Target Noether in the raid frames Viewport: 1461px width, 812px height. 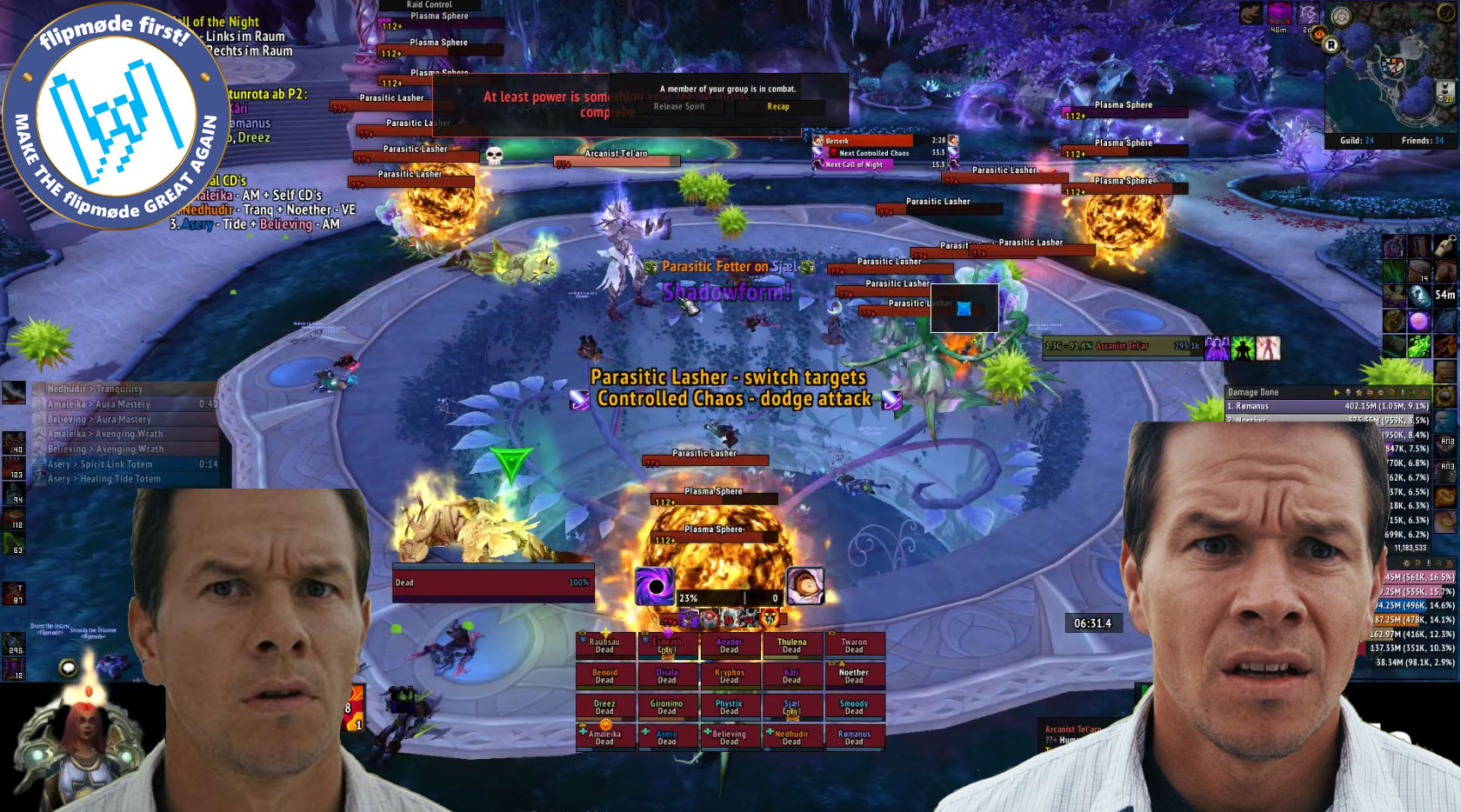[854, 676]
